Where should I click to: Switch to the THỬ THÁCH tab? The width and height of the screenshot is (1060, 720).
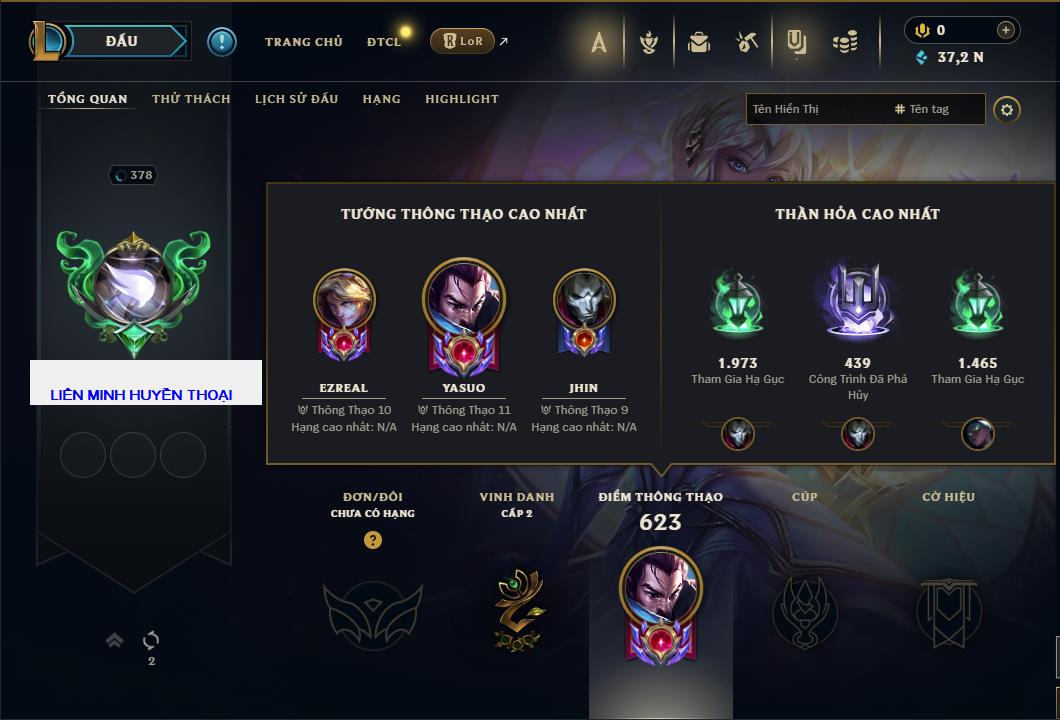[191, 99]
